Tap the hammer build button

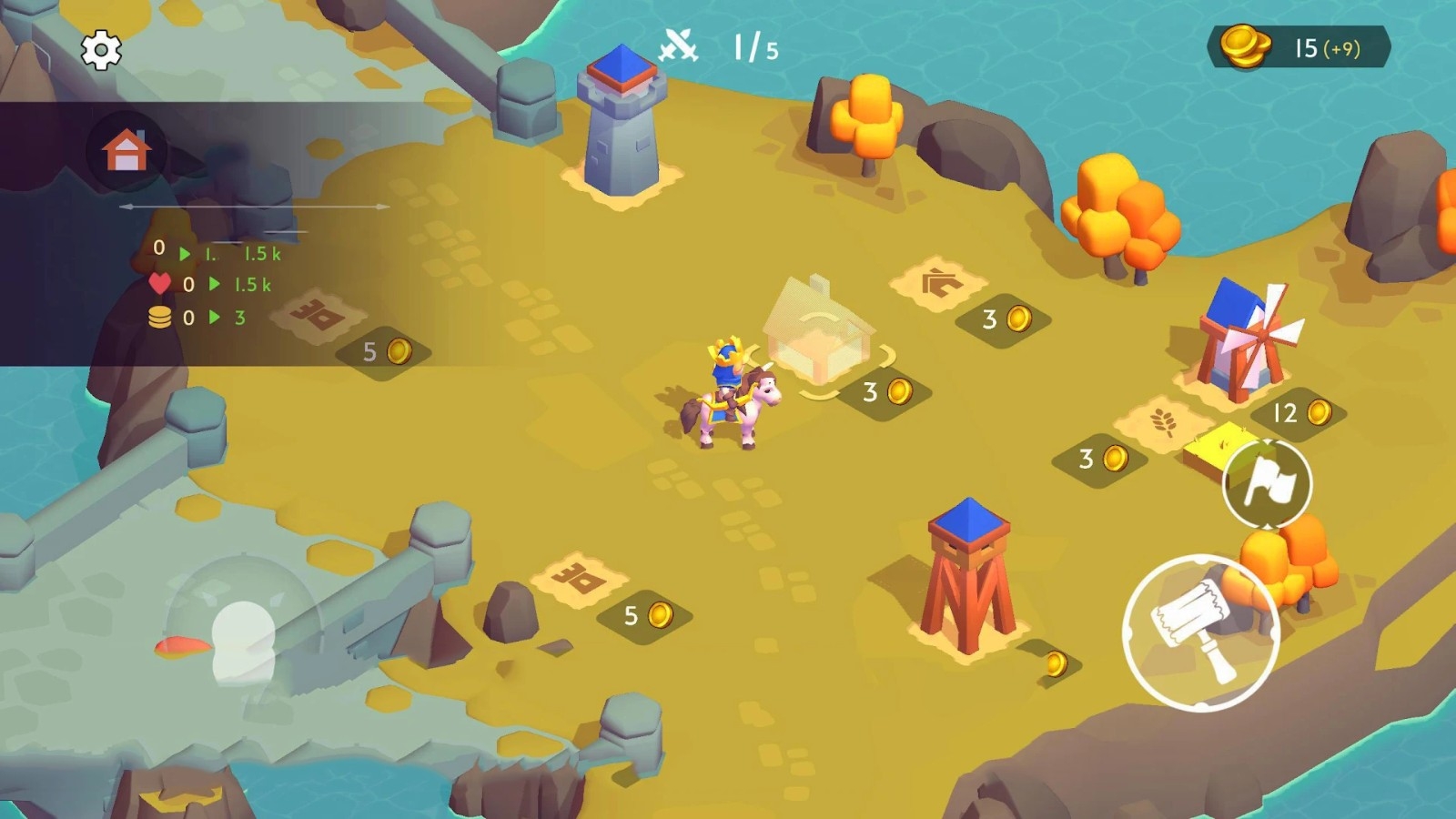(x=1200, y=632)
